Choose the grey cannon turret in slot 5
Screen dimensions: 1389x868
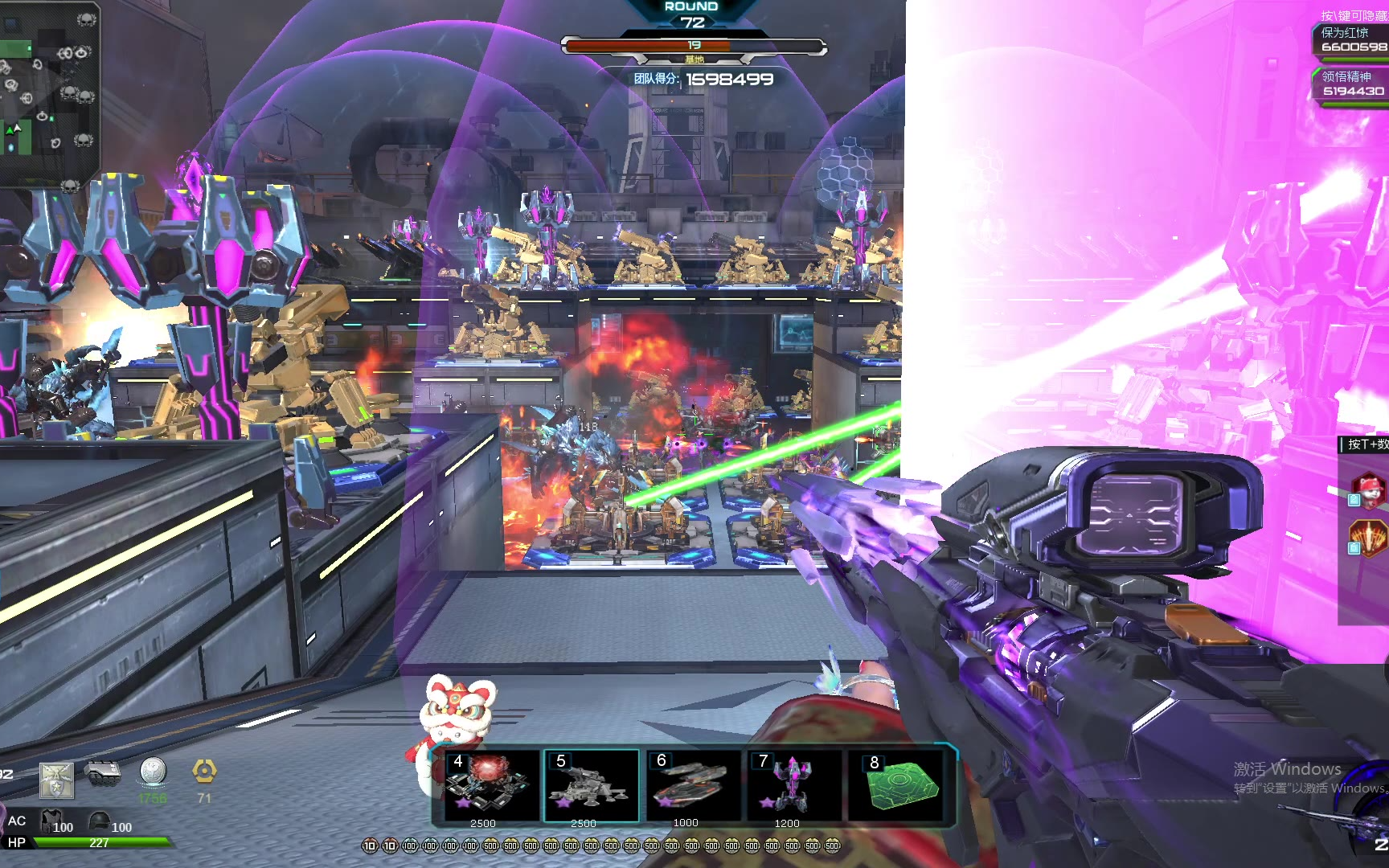(592, 784)
